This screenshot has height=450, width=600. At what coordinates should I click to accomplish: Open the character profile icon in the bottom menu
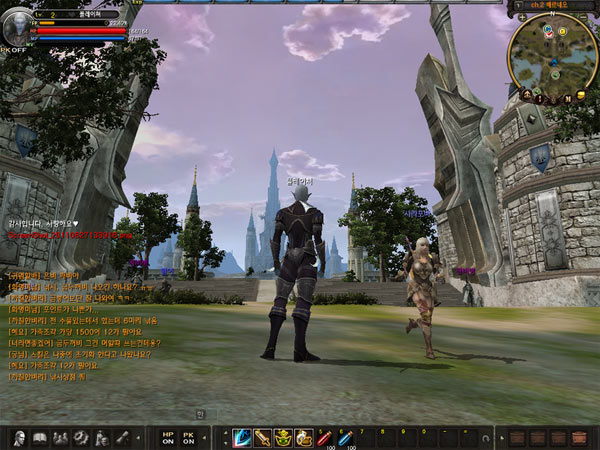tap(18, 437)
